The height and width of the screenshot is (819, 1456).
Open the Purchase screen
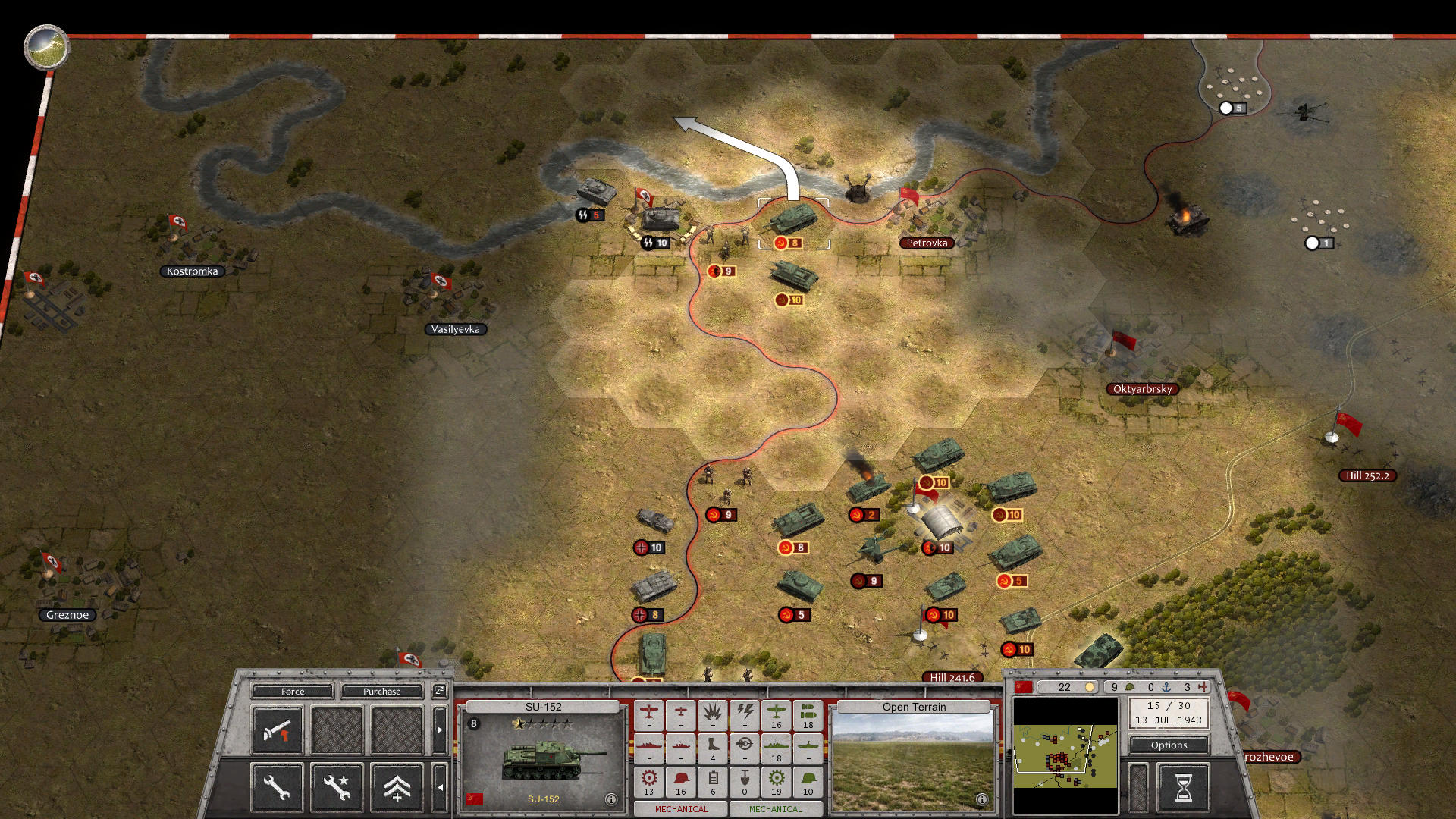click(x=381, y=692)
